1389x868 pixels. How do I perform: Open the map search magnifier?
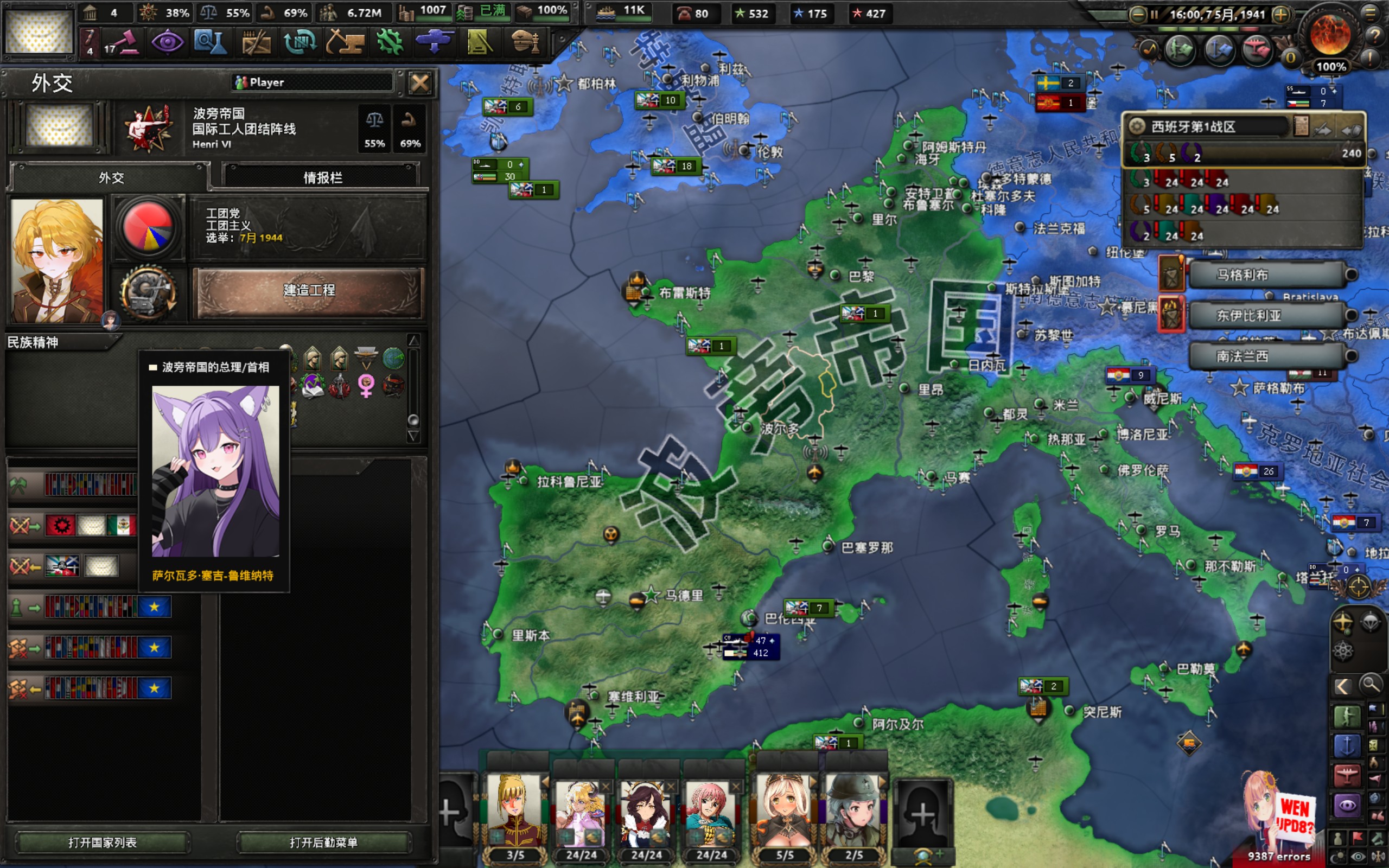[x=1371, y=685]
